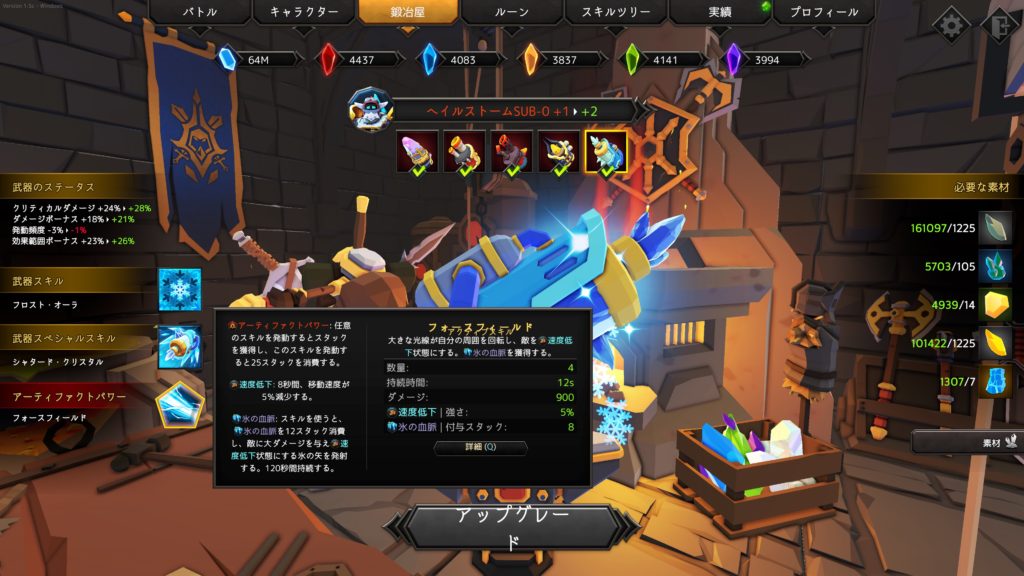Screen dimensions: 1024x576
Task: Open the シャタード・クリスタル special skill icon
Action: point(180,347)
